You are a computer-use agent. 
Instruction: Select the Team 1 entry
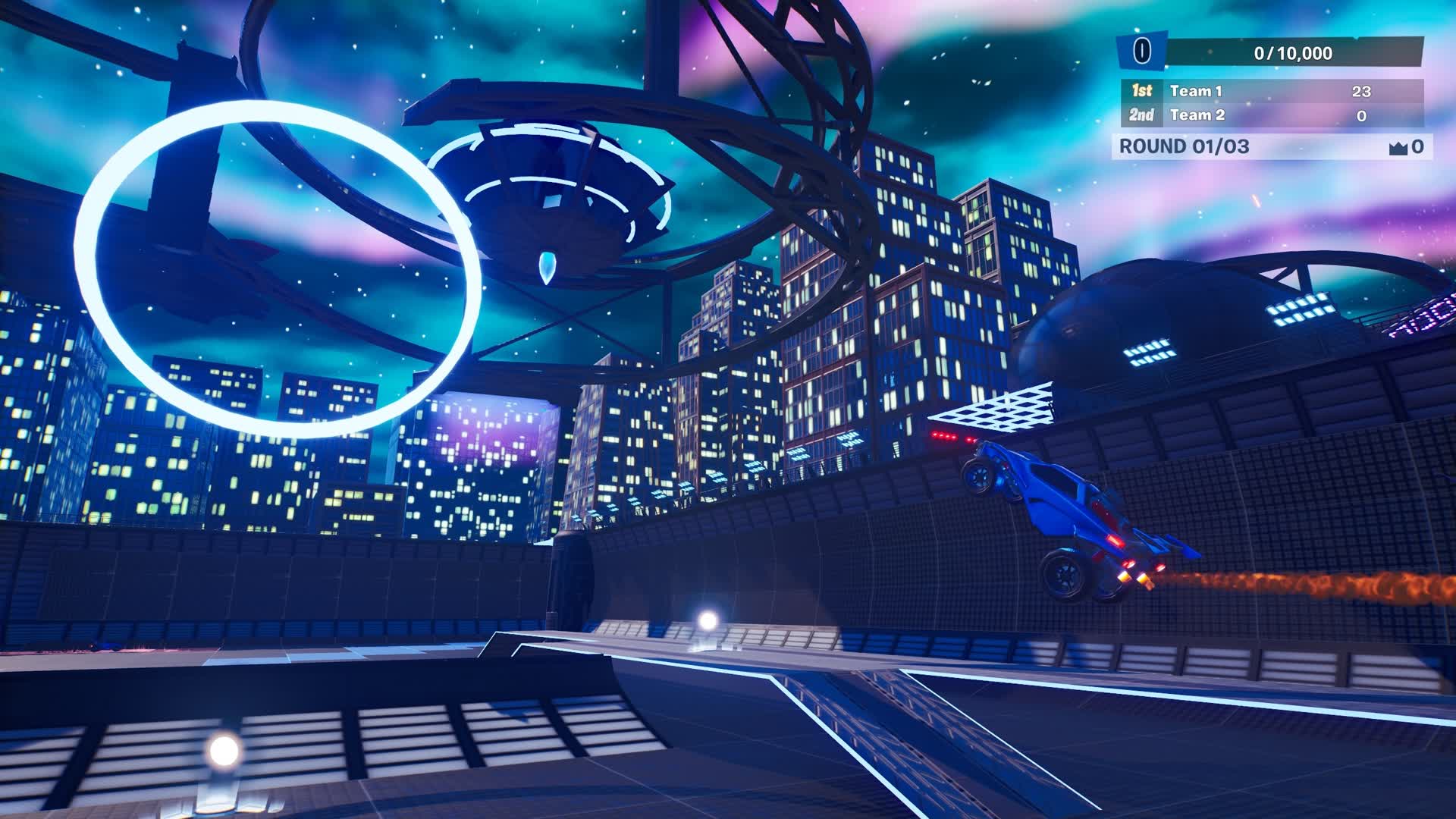(1198, 90)
